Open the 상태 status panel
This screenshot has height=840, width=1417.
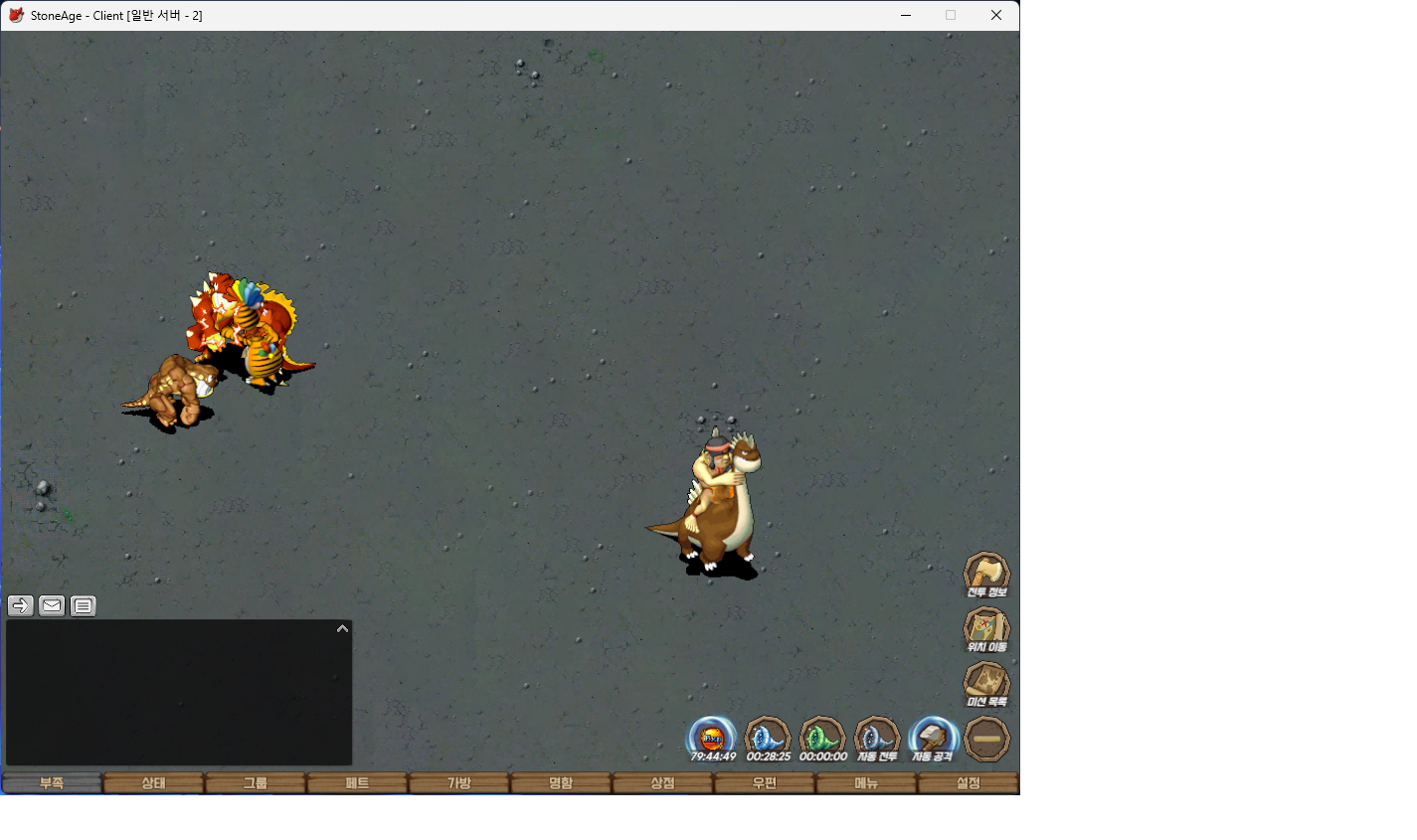153,783
